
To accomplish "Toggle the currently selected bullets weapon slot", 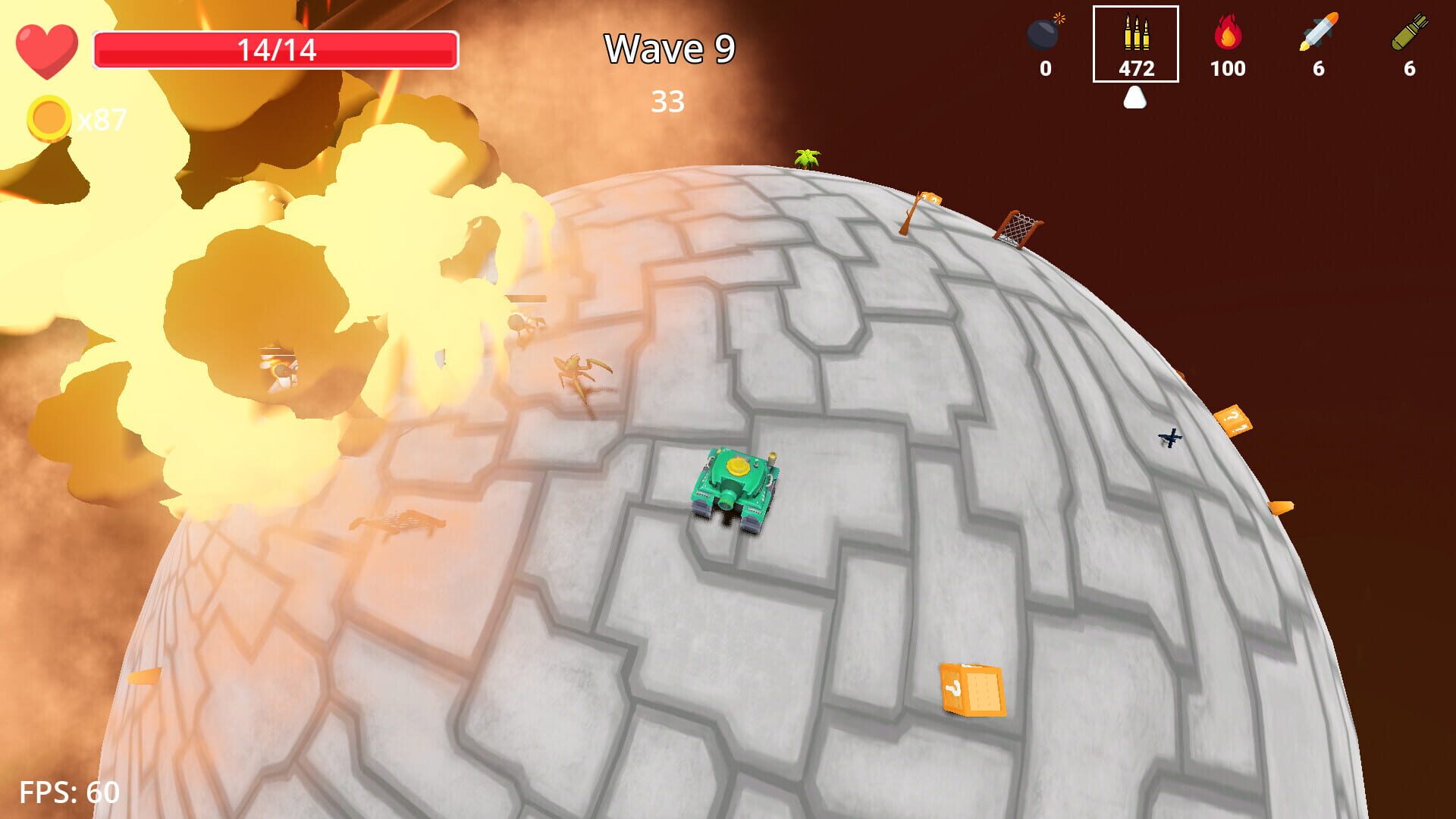I will pos(1135,45).
